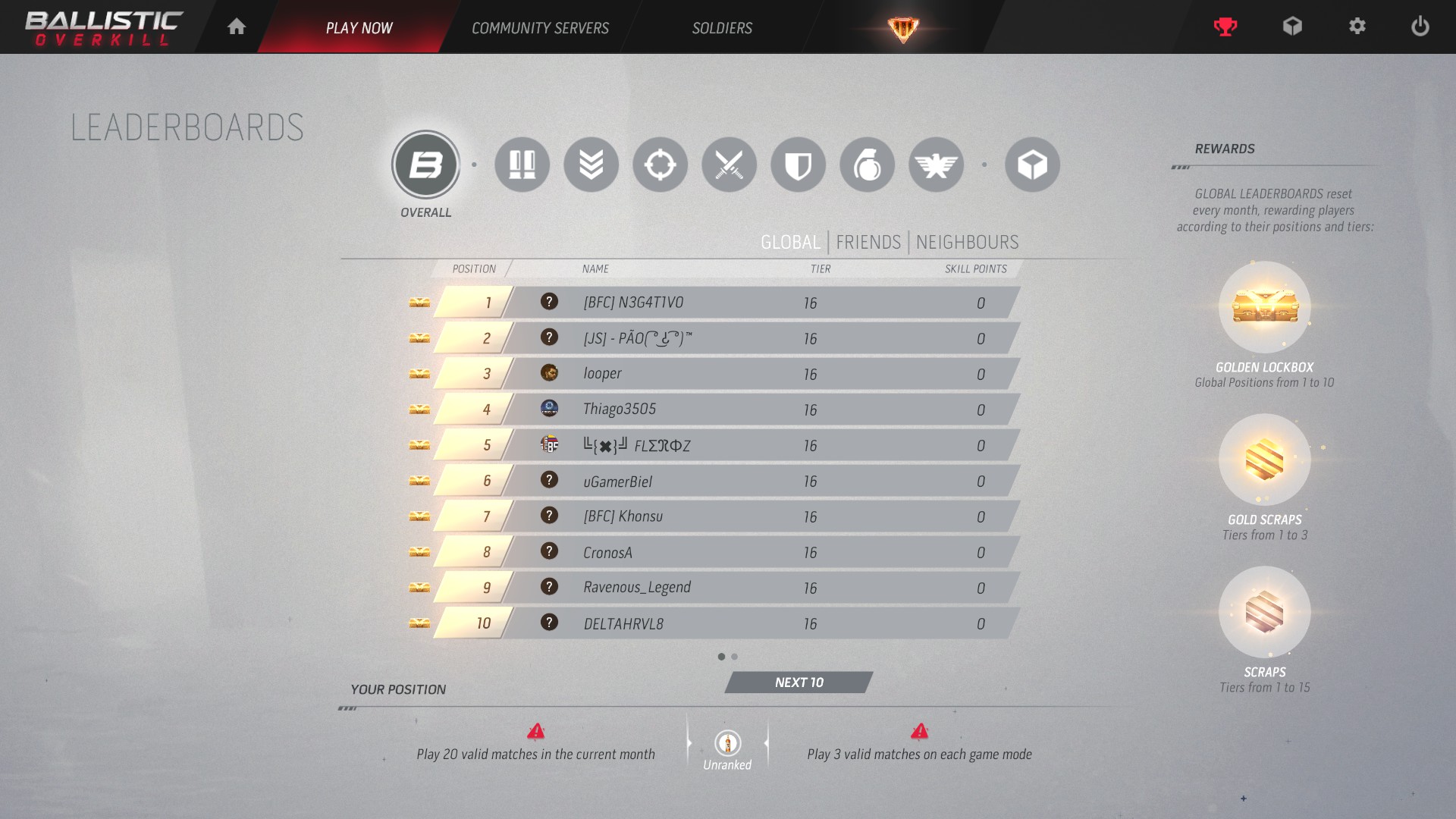
Task: Click the red trophy leaderboards icon
Action: (1225, 27)
